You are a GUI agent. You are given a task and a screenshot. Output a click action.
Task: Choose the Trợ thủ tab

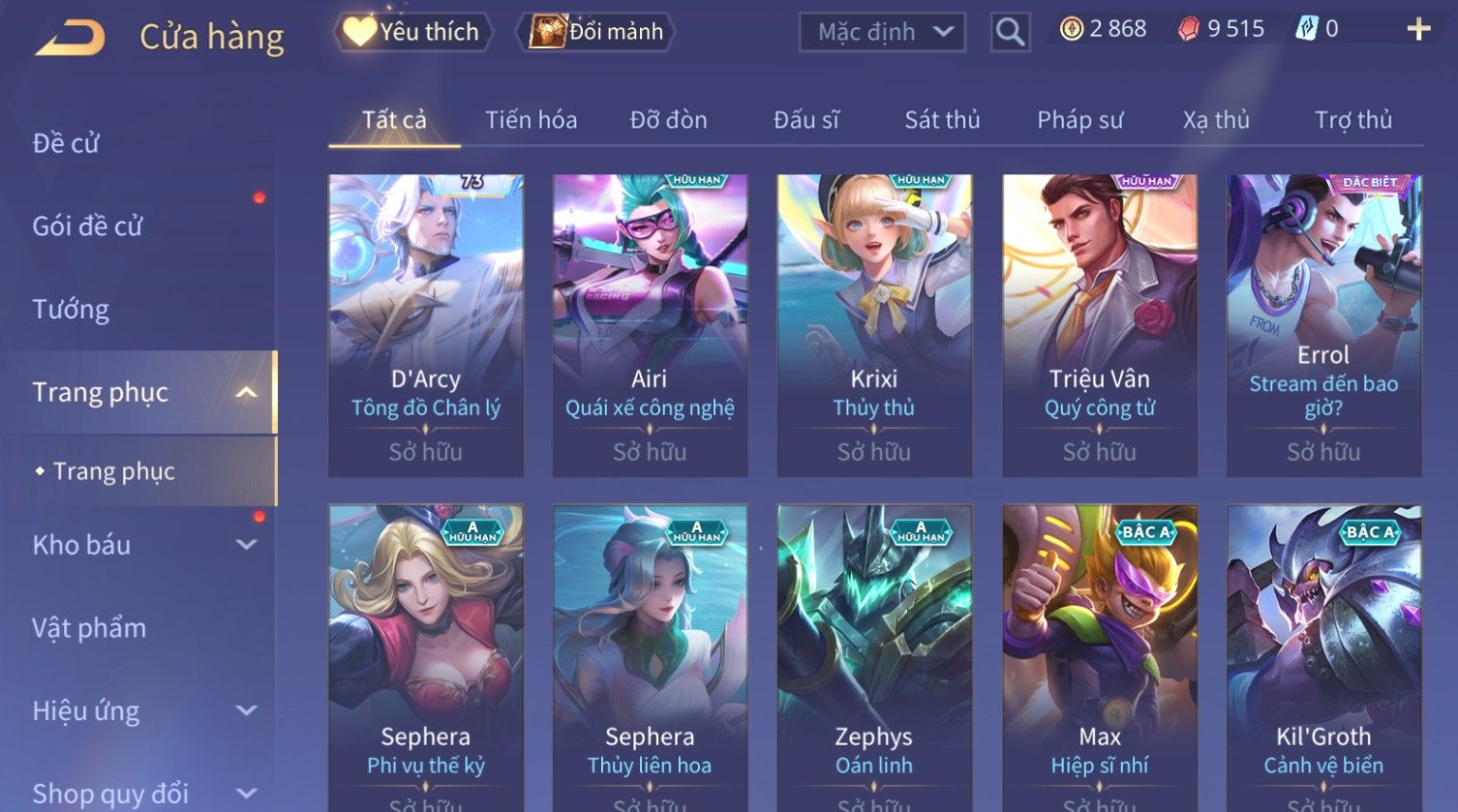point(1352,120)
